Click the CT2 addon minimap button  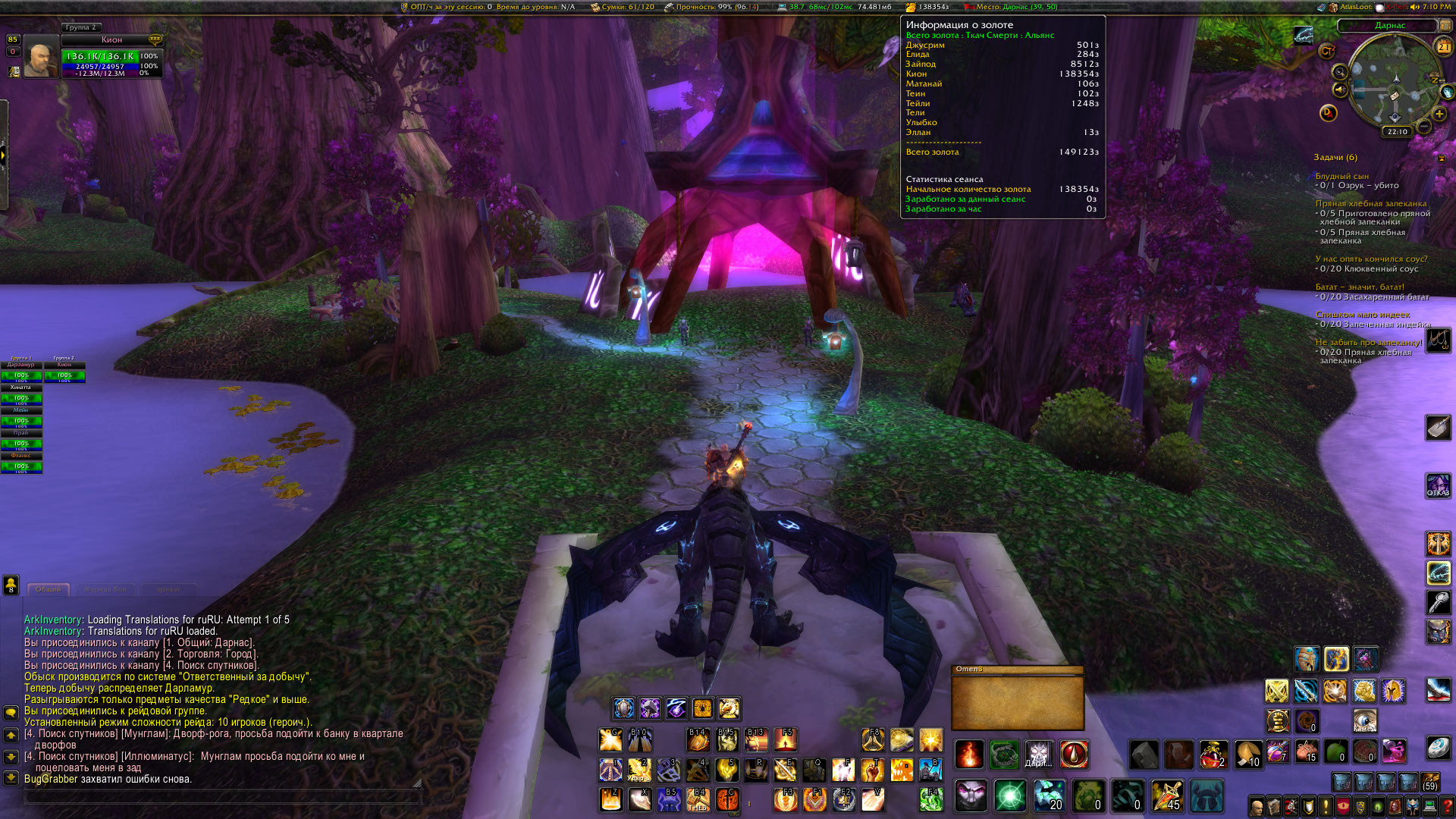(x=1327, y=51)
